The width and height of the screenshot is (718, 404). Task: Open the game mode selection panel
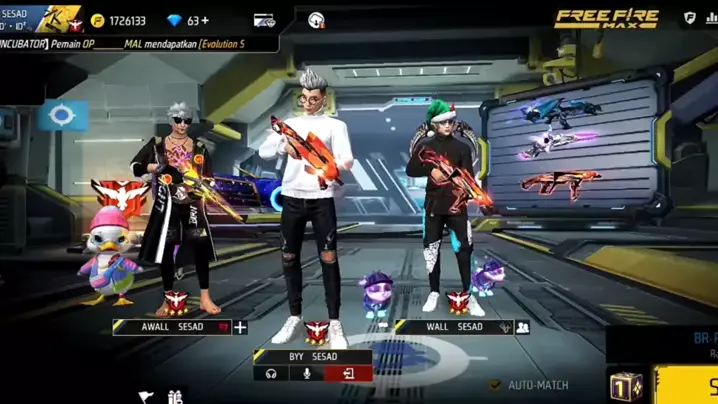665,344
